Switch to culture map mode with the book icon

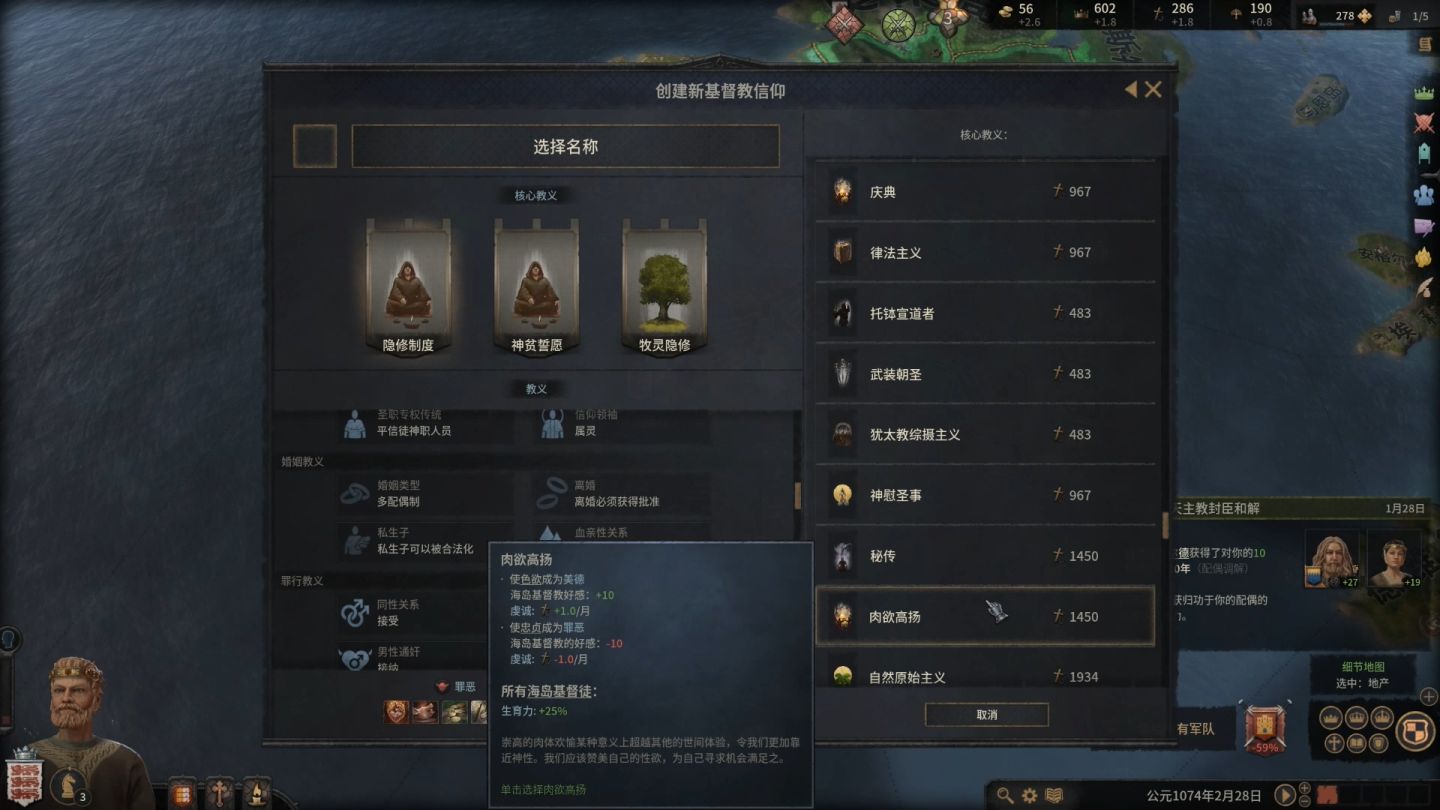point(1355,743)
